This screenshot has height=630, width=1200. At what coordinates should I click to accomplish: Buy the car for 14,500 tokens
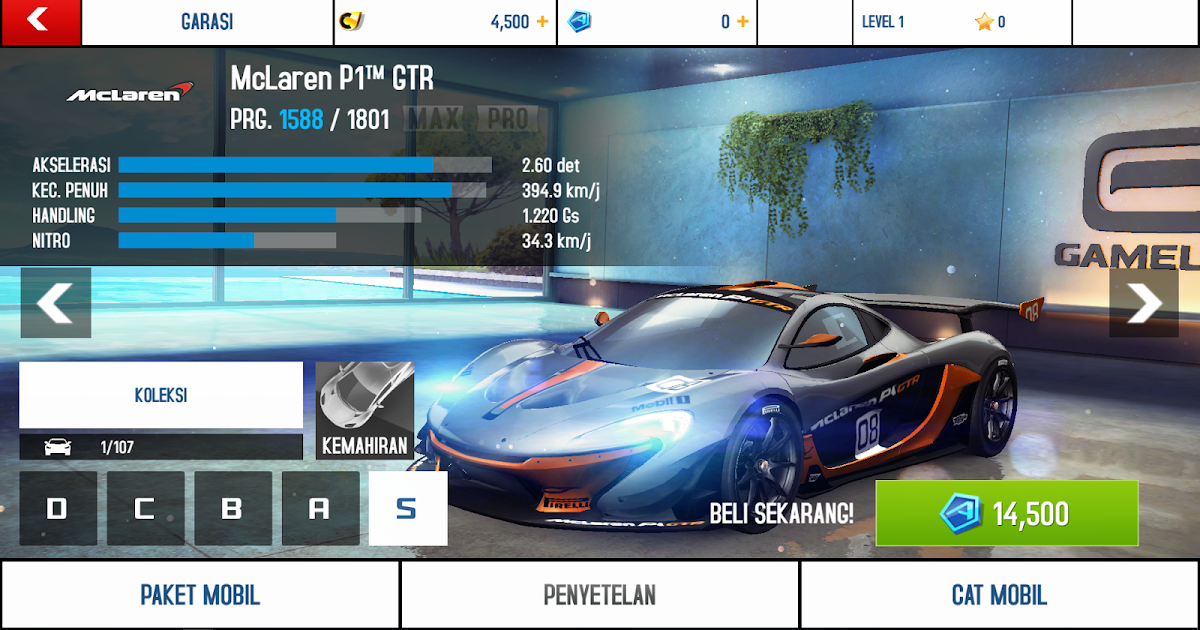(x=1006, y=514)
